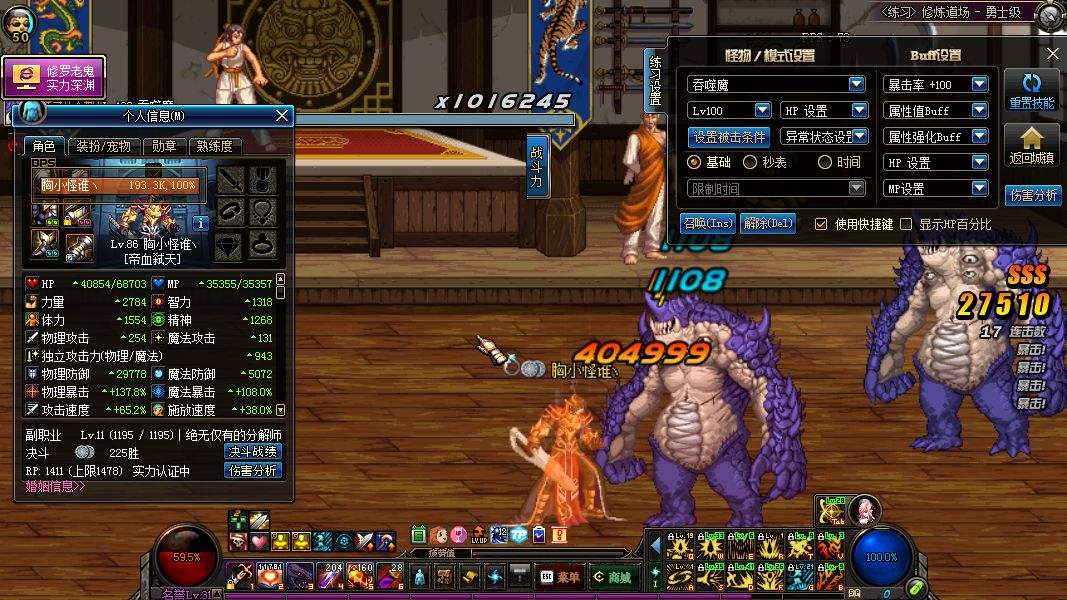Click the 召唤(Ins) summon button
Screen dimensions: 1067x600
tap(707, 224)
